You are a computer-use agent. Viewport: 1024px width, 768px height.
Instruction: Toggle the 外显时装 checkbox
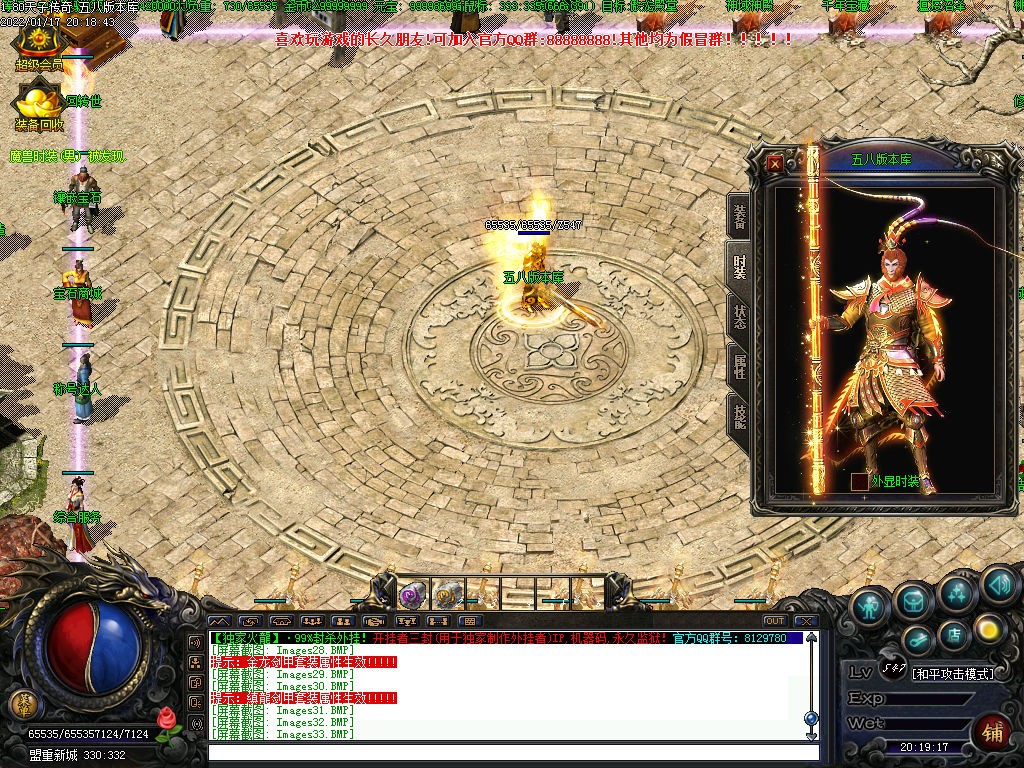point(859,481)
